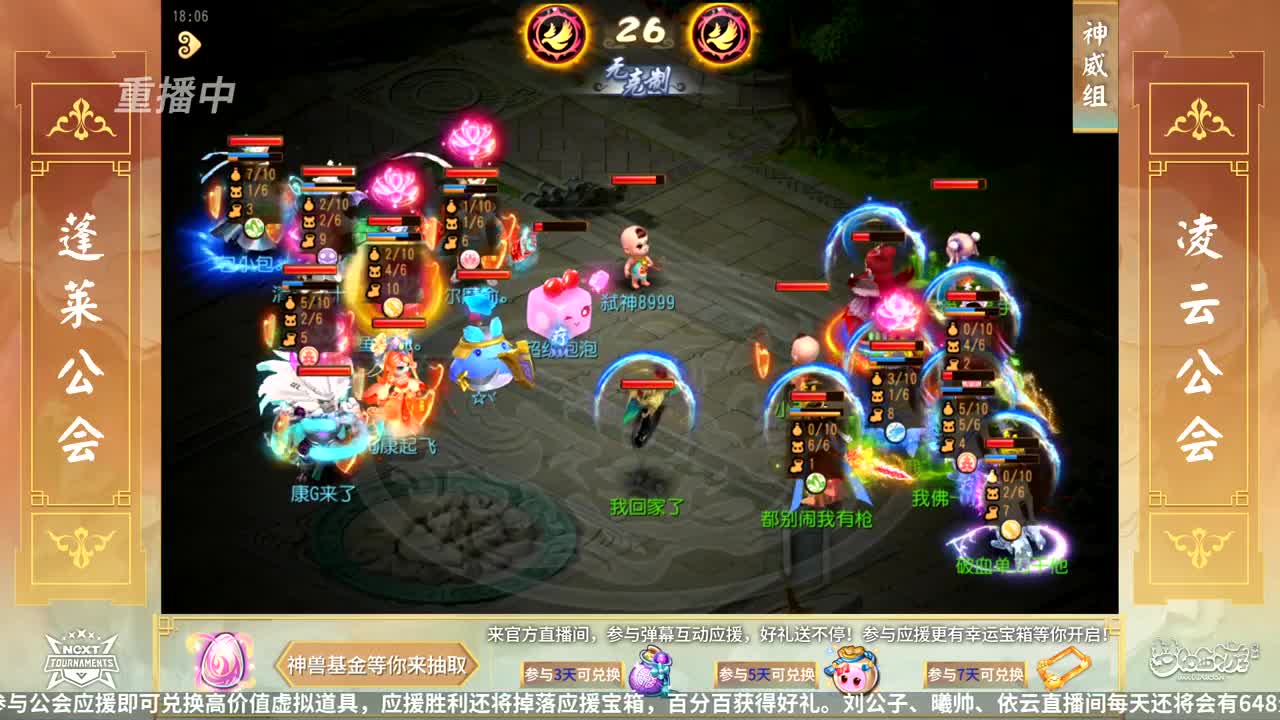The image size is (1280, 720).
Task: Select the left team's phoenix emblem icon
Action: (556, 35)
